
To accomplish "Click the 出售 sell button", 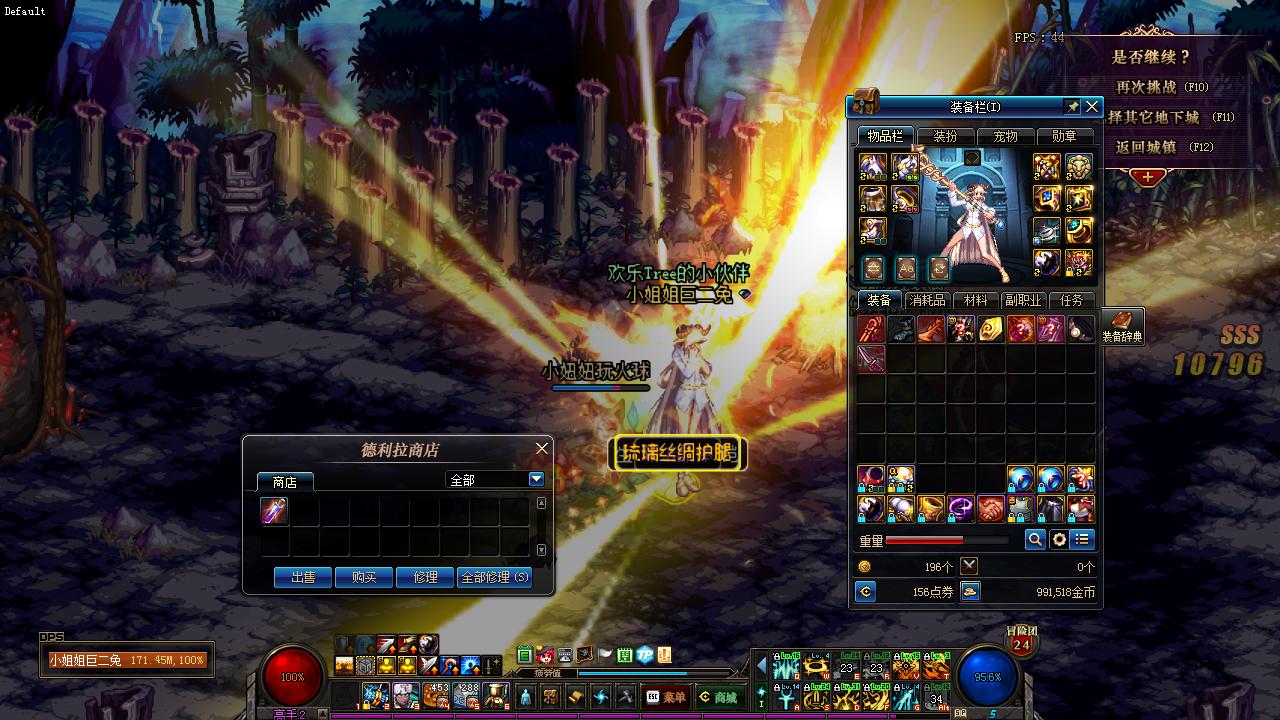I will [303, 577].
